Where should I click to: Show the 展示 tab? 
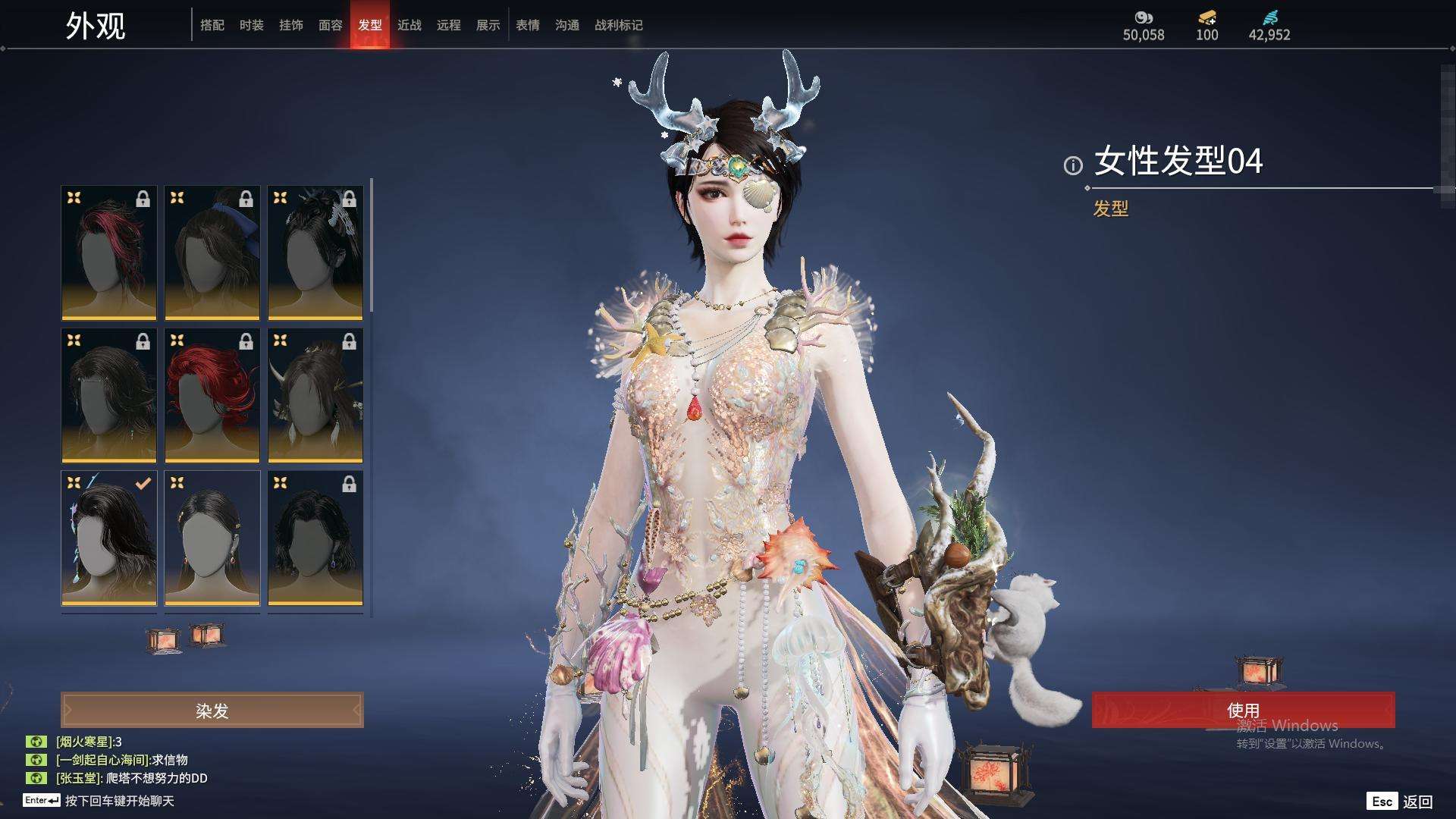tap(488, 25)
